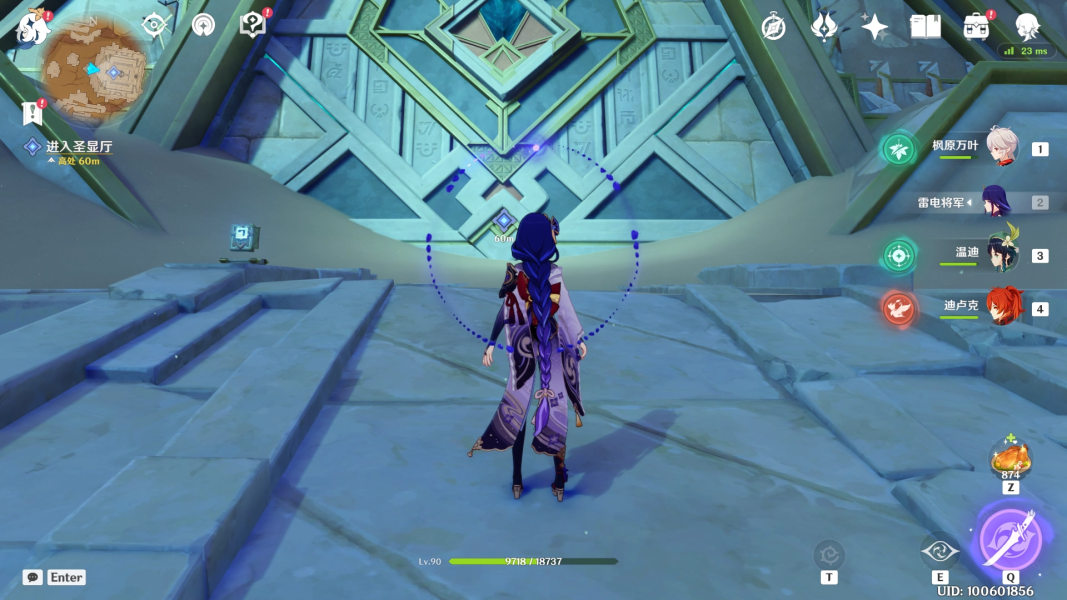
Task: Open the chat box speech bubble
Action: point(33,577)
